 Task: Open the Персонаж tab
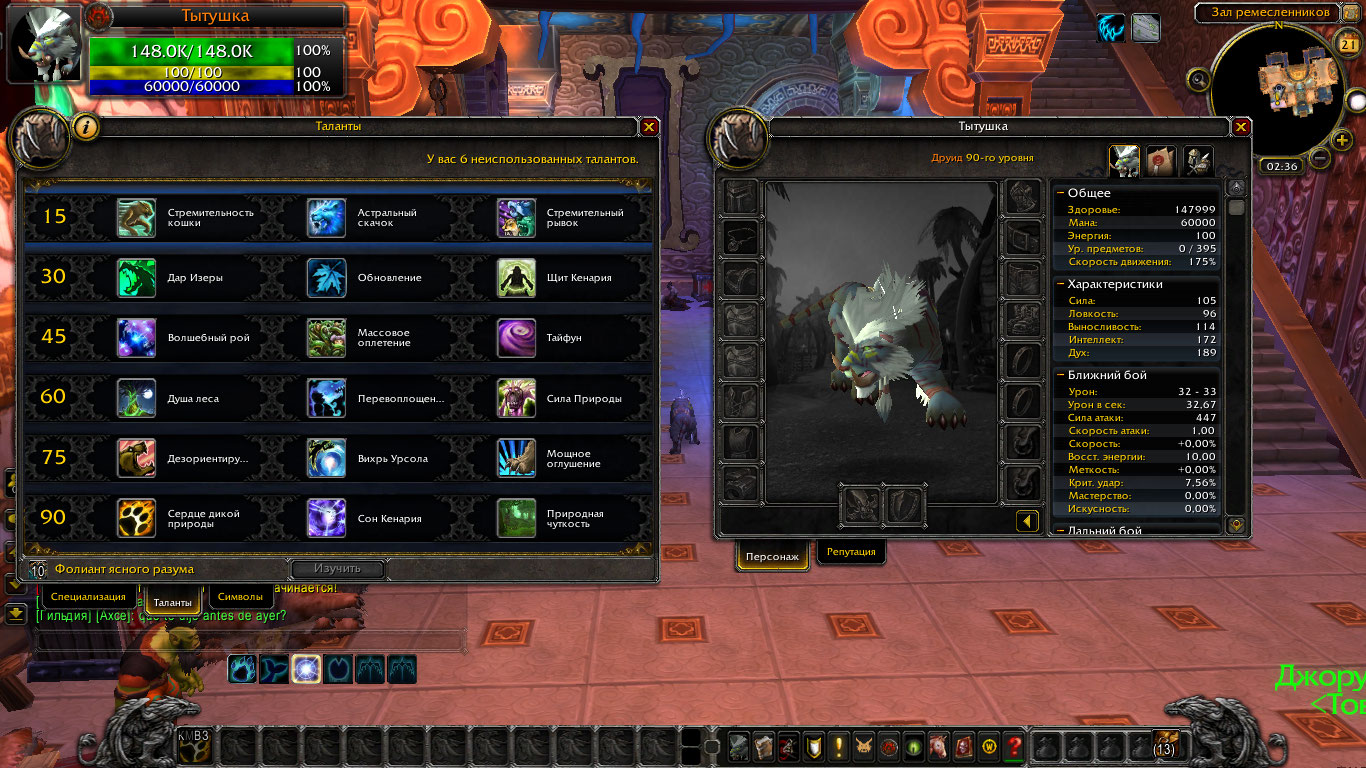click(x=773, y=557)
